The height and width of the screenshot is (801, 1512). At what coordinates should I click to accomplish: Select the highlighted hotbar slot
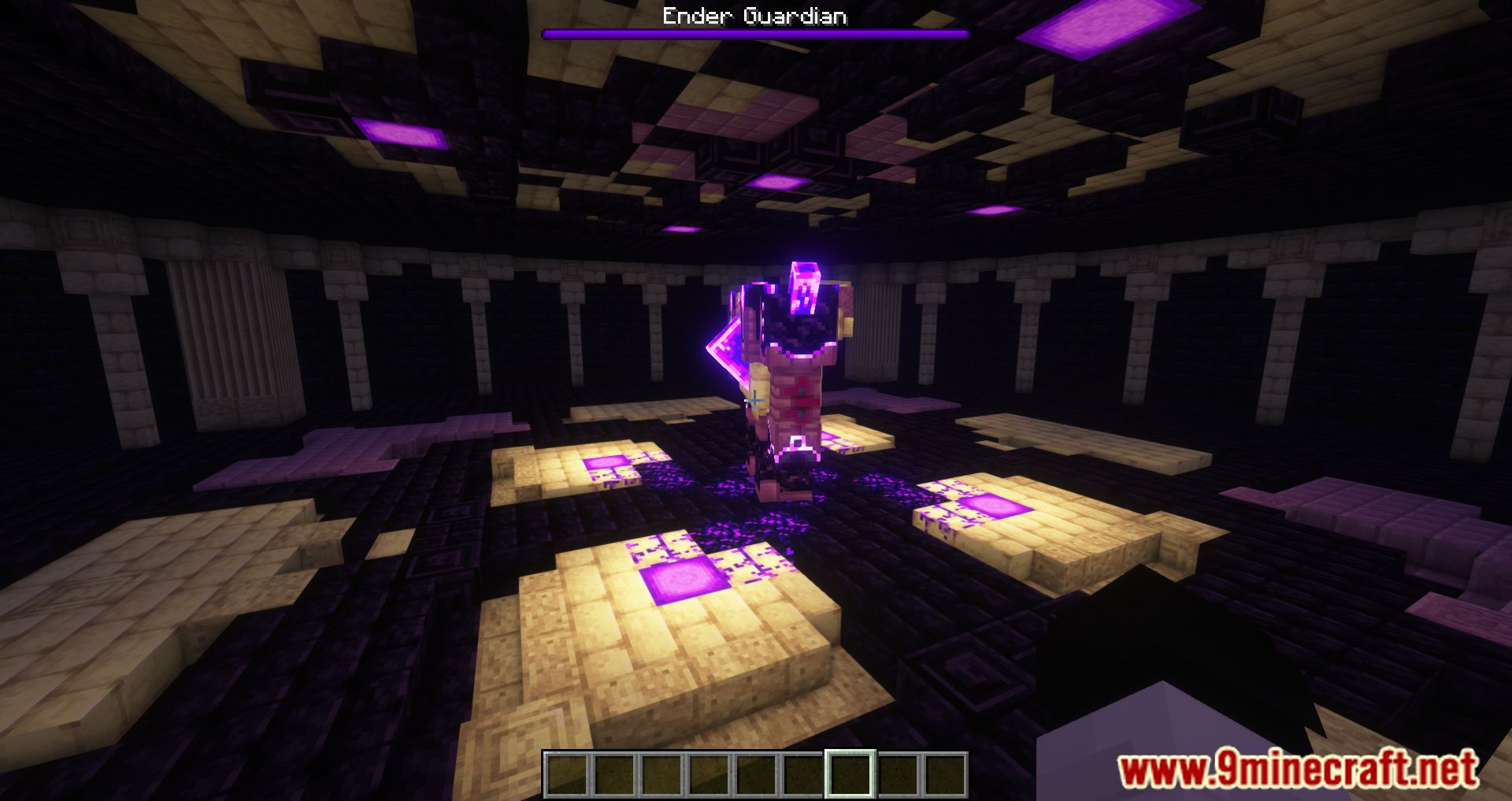coord(850,774)
